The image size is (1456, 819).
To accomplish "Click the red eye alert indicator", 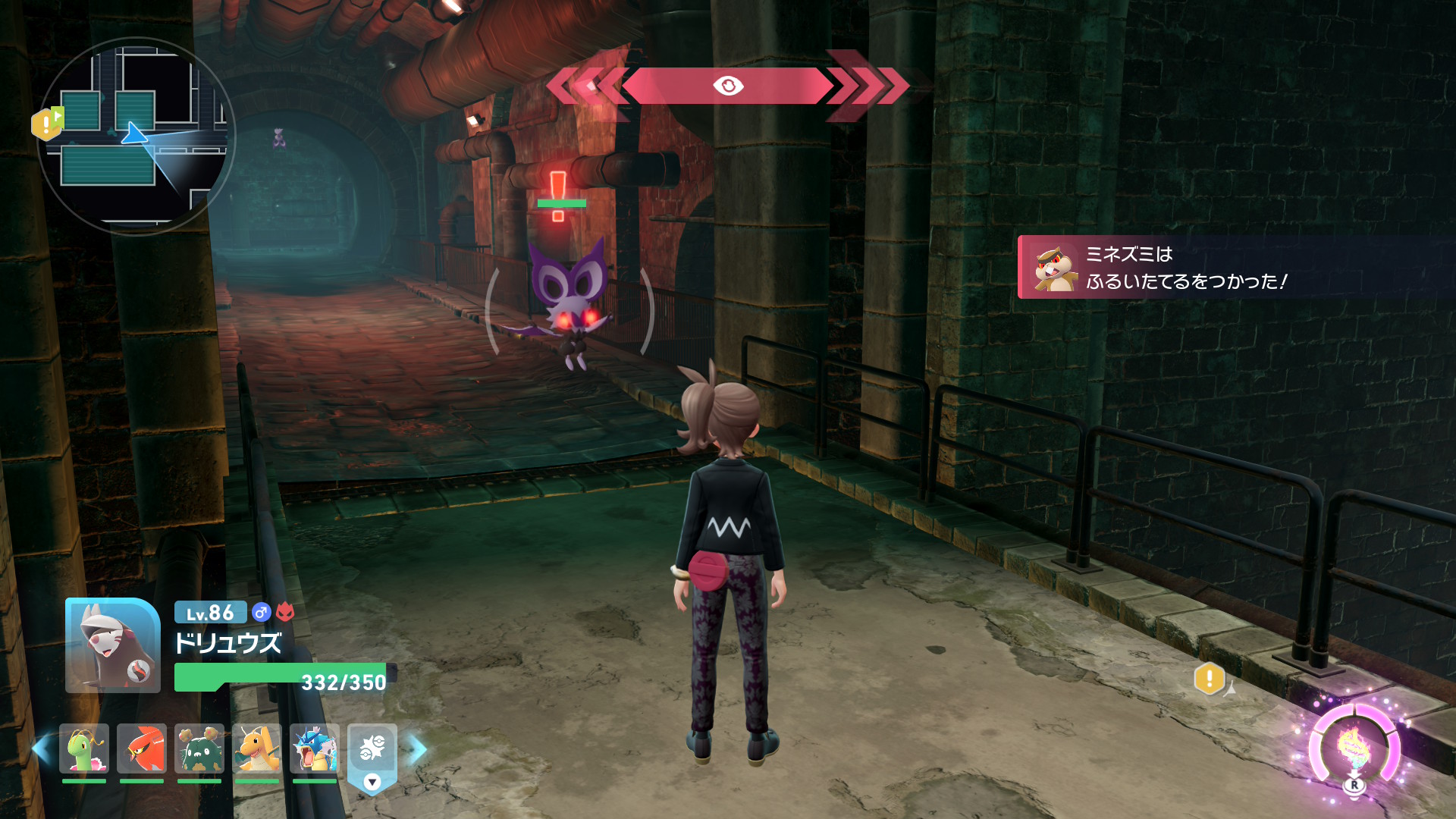I will pos(728,86).
